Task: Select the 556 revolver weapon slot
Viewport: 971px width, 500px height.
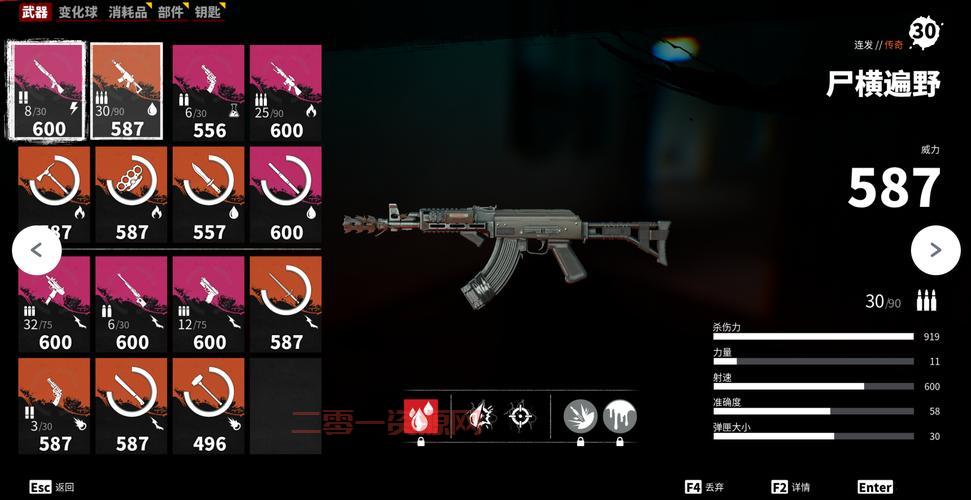Action: point(209,92)
